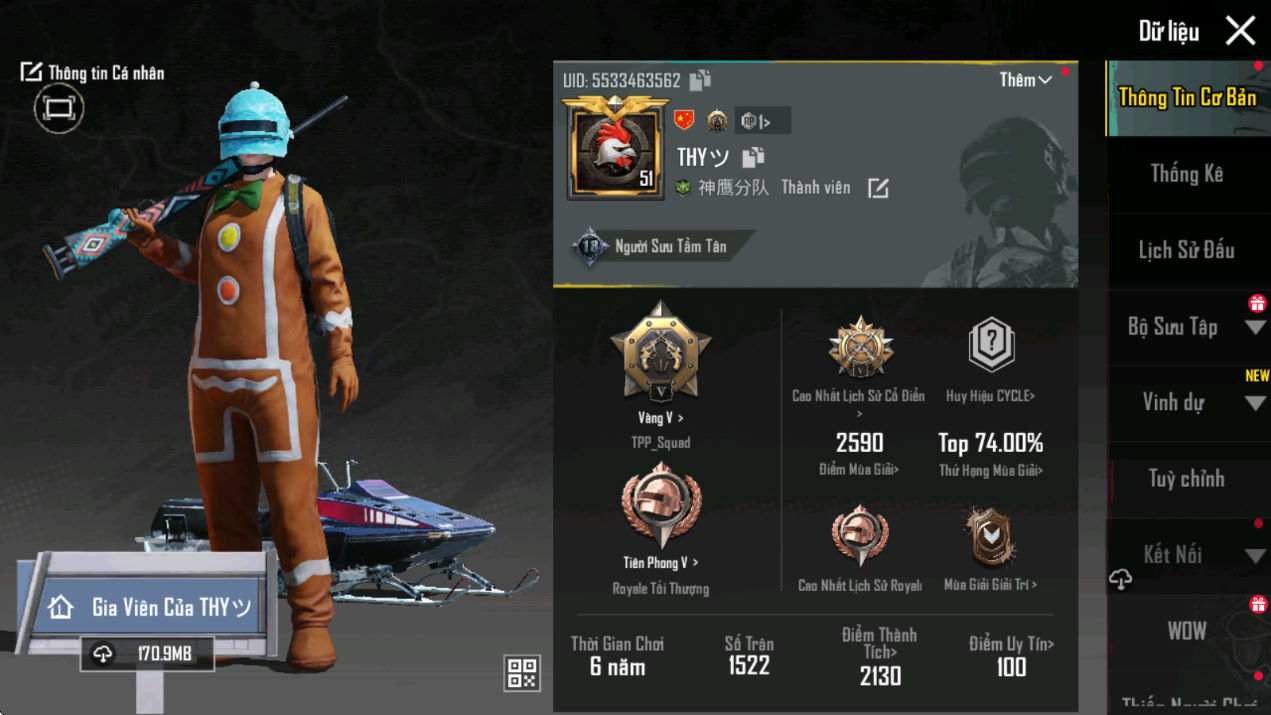Open the WOW tab
The width and height of the screenshot is (1271, 715).
1186,631
